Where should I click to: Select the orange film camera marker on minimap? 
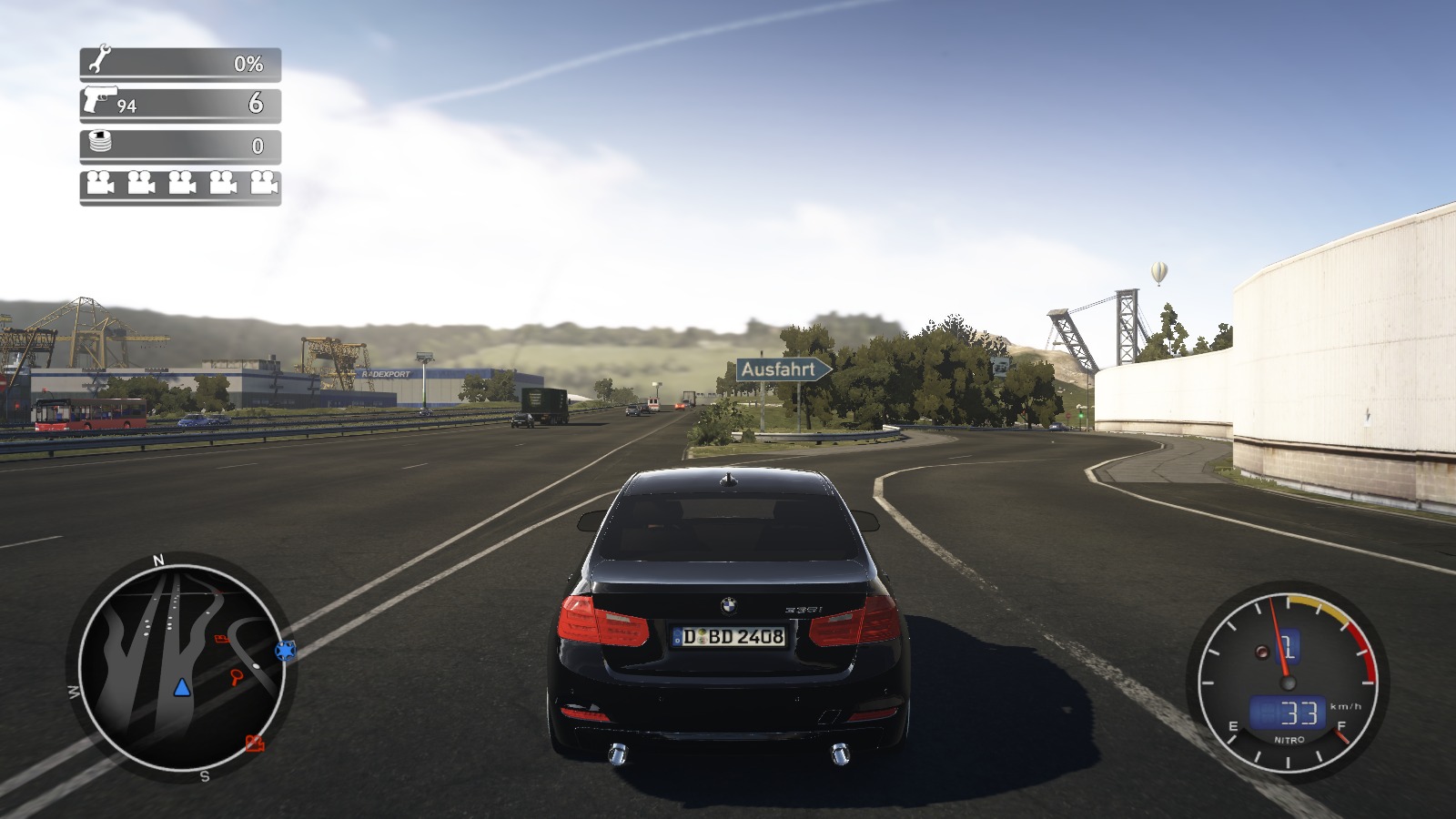pyautogui.click(x=255, y=743)
